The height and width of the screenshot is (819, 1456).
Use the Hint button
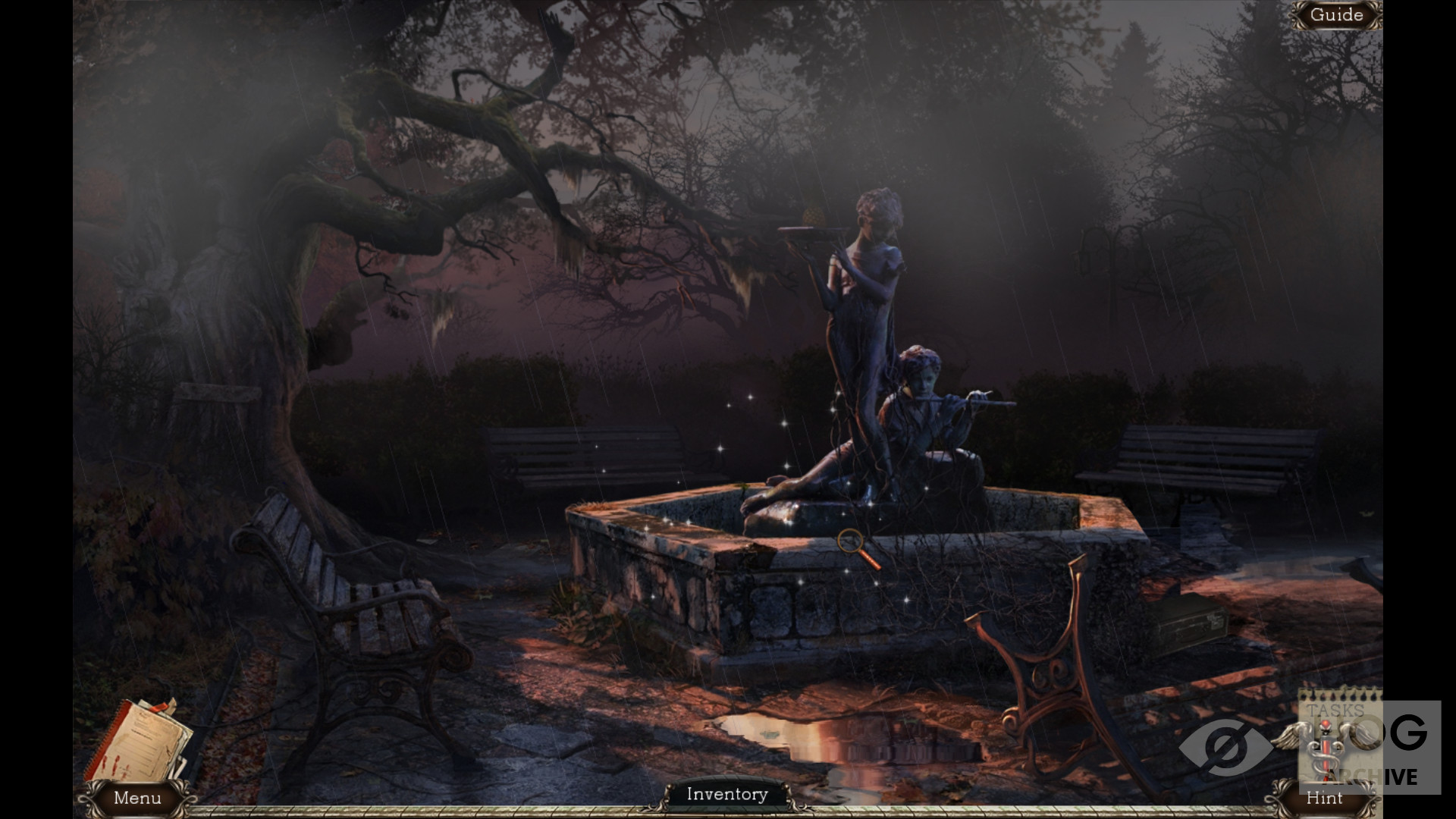point(1324,798)
